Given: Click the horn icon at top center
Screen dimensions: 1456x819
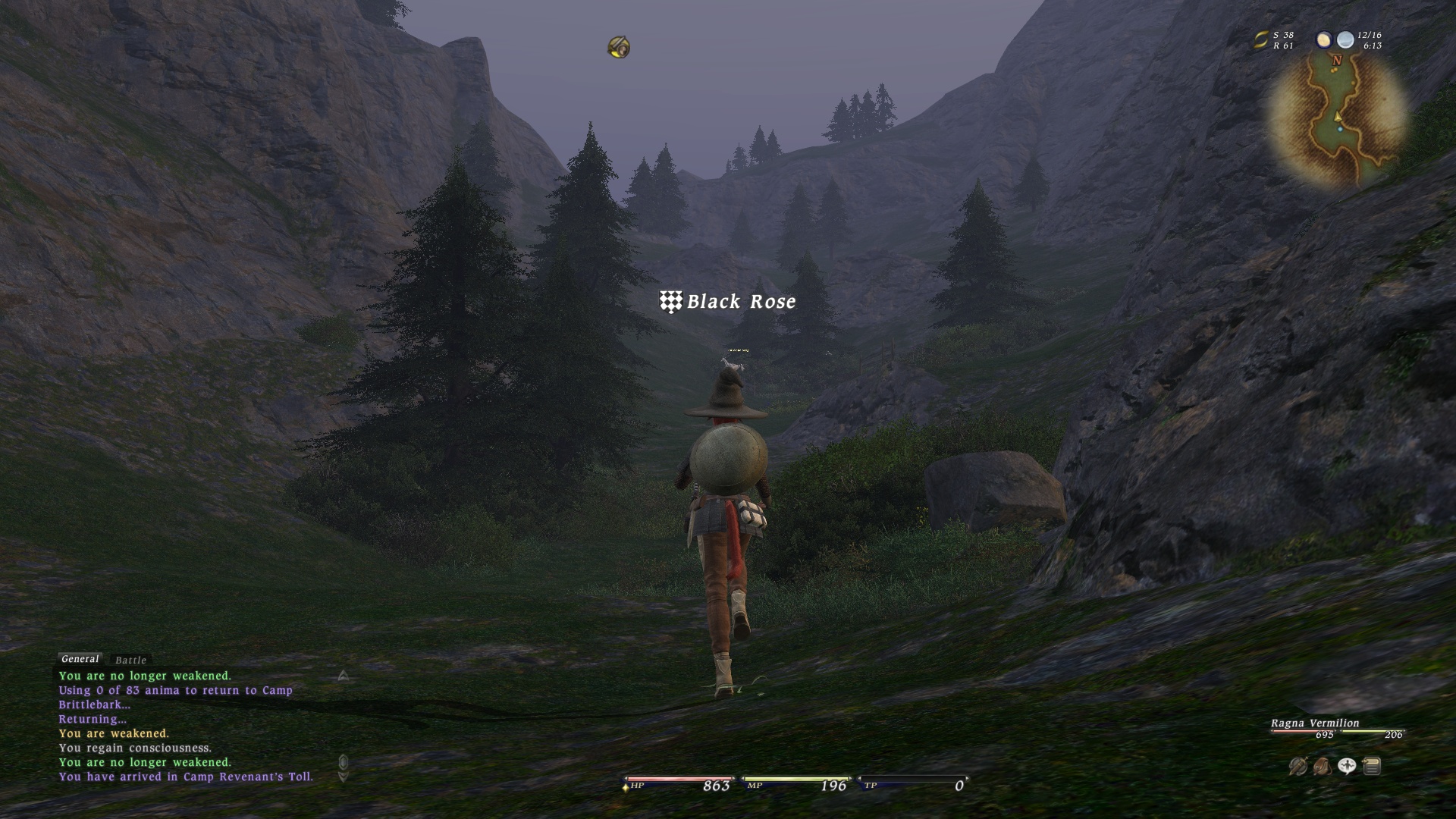Looking at the screenshot, I should pos(619,47).
